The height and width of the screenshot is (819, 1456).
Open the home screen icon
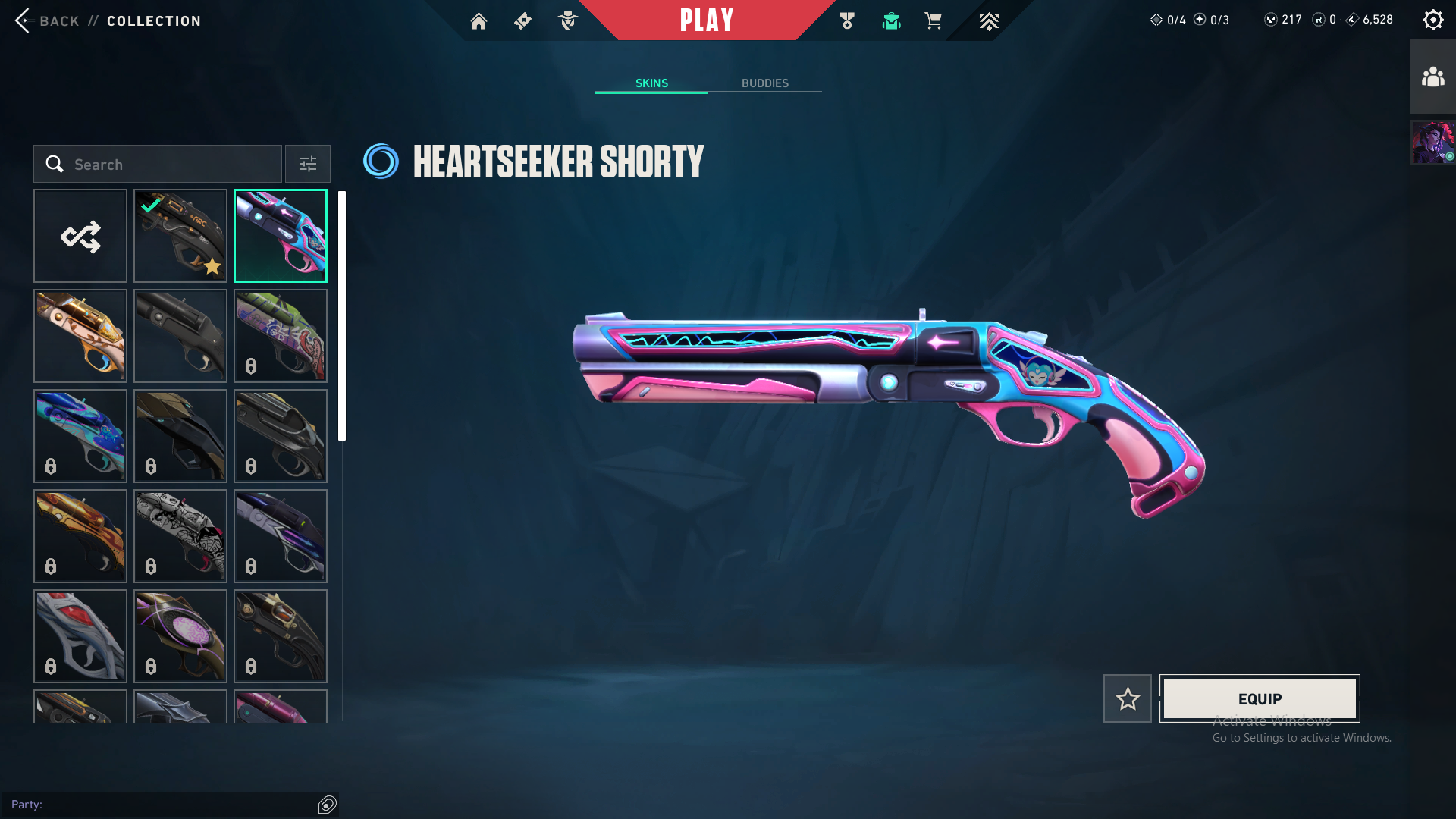pyautogui.click(x=479, y=21)
